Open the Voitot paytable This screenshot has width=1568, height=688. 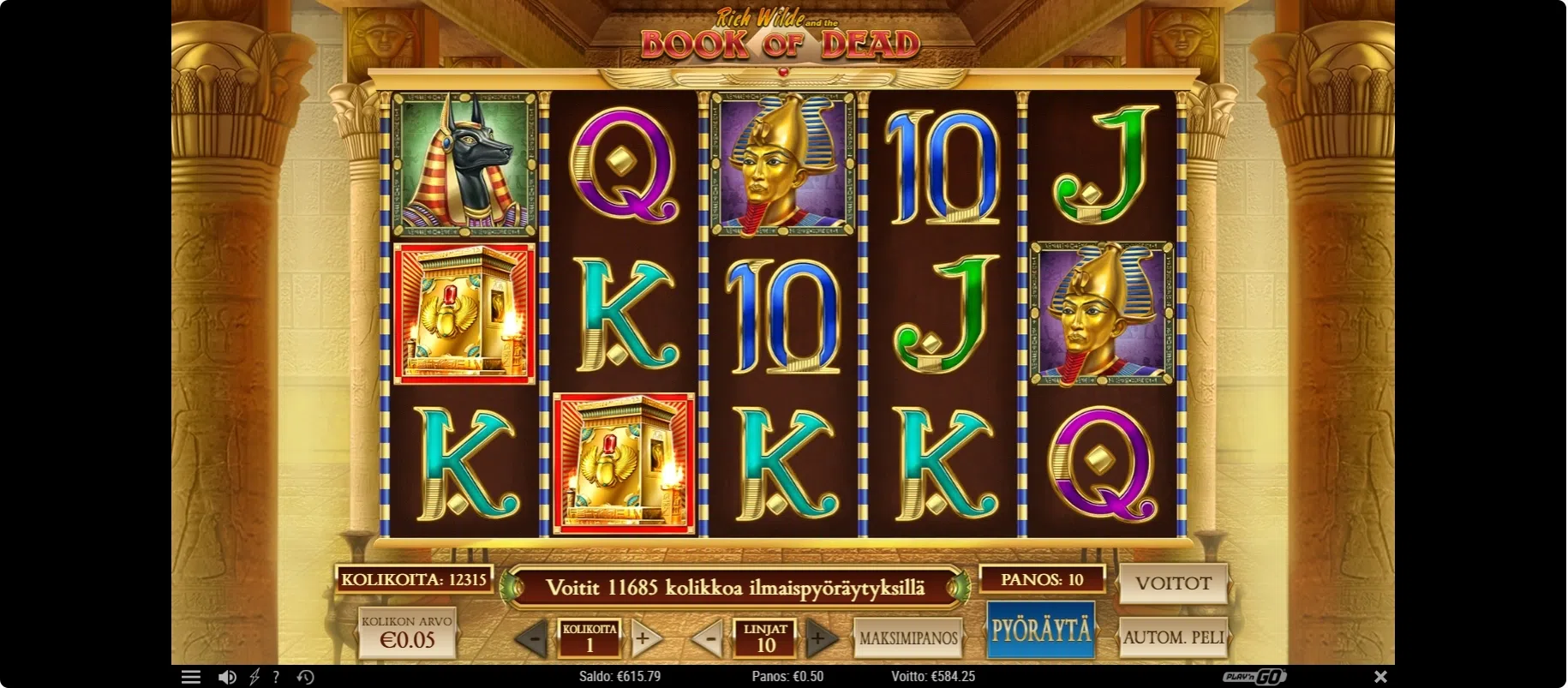point(1173,583)
